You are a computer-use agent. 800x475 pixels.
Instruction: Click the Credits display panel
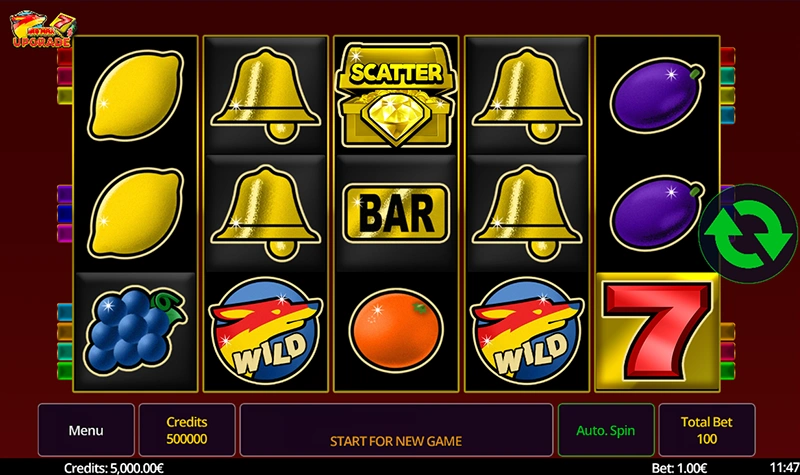coord(187,431)
